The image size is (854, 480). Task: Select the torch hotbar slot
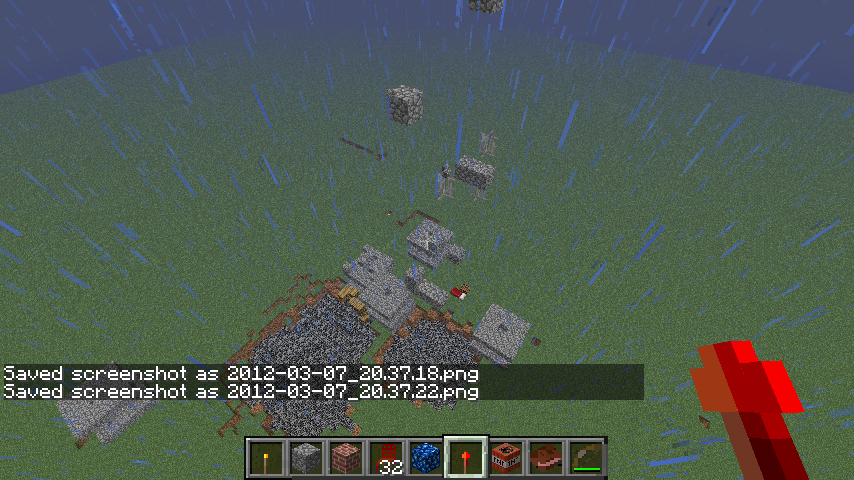click(x=266, y=458)
